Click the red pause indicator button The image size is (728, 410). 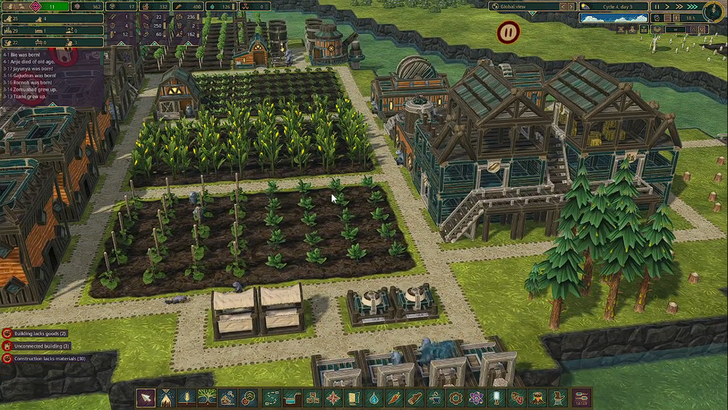tap(508, 32)
